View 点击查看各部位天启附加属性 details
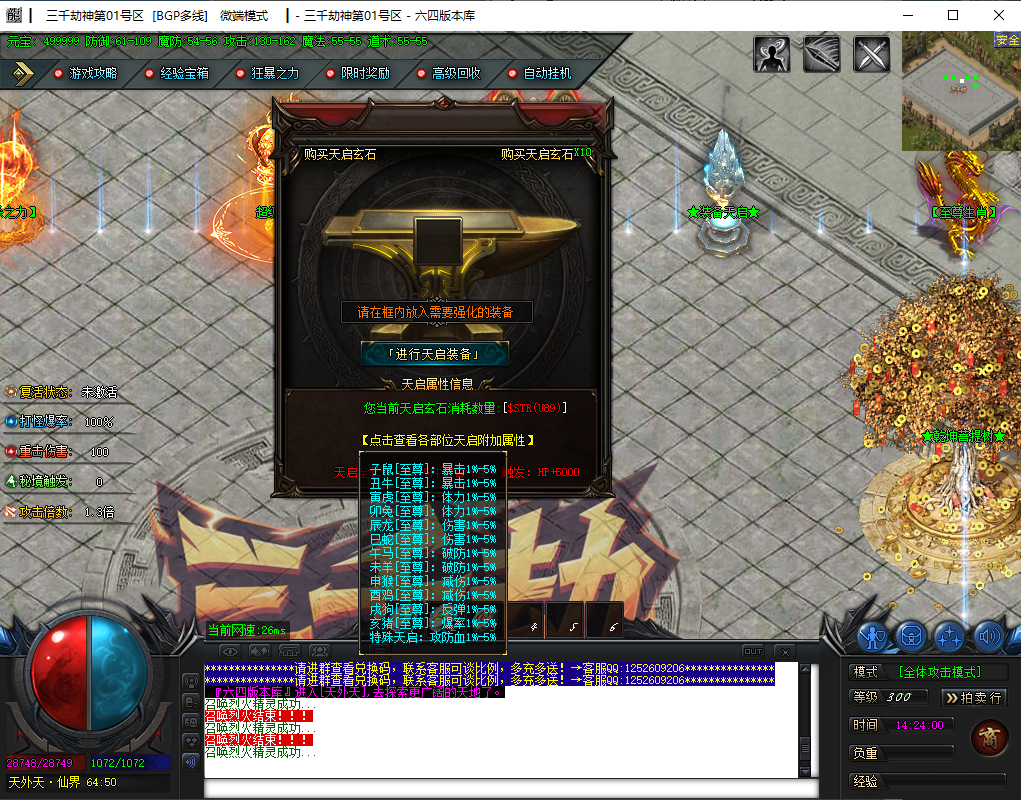The width and height of the screenshot is (1021, 800). pos(446,440)
